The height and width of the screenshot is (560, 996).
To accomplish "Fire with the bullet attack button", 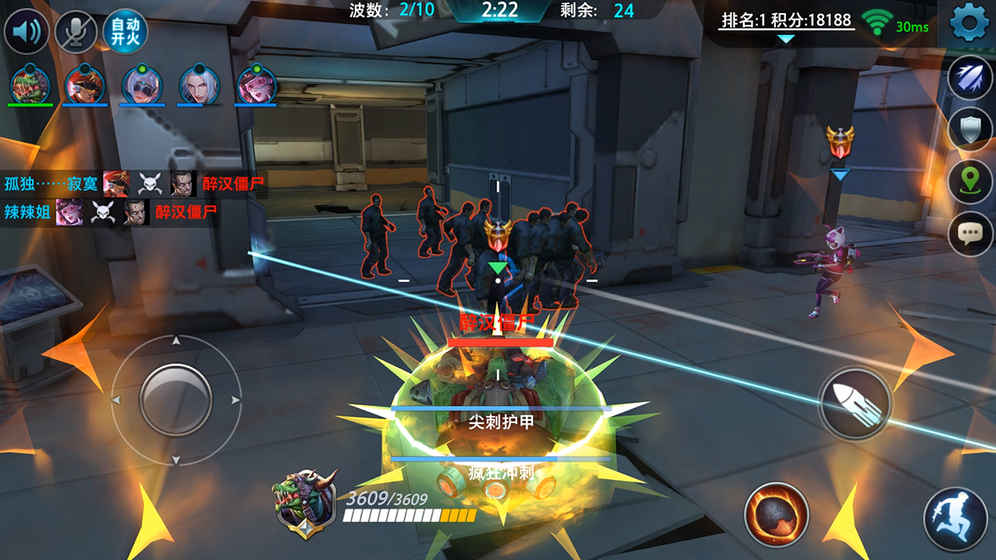I will tap(857, 403).
